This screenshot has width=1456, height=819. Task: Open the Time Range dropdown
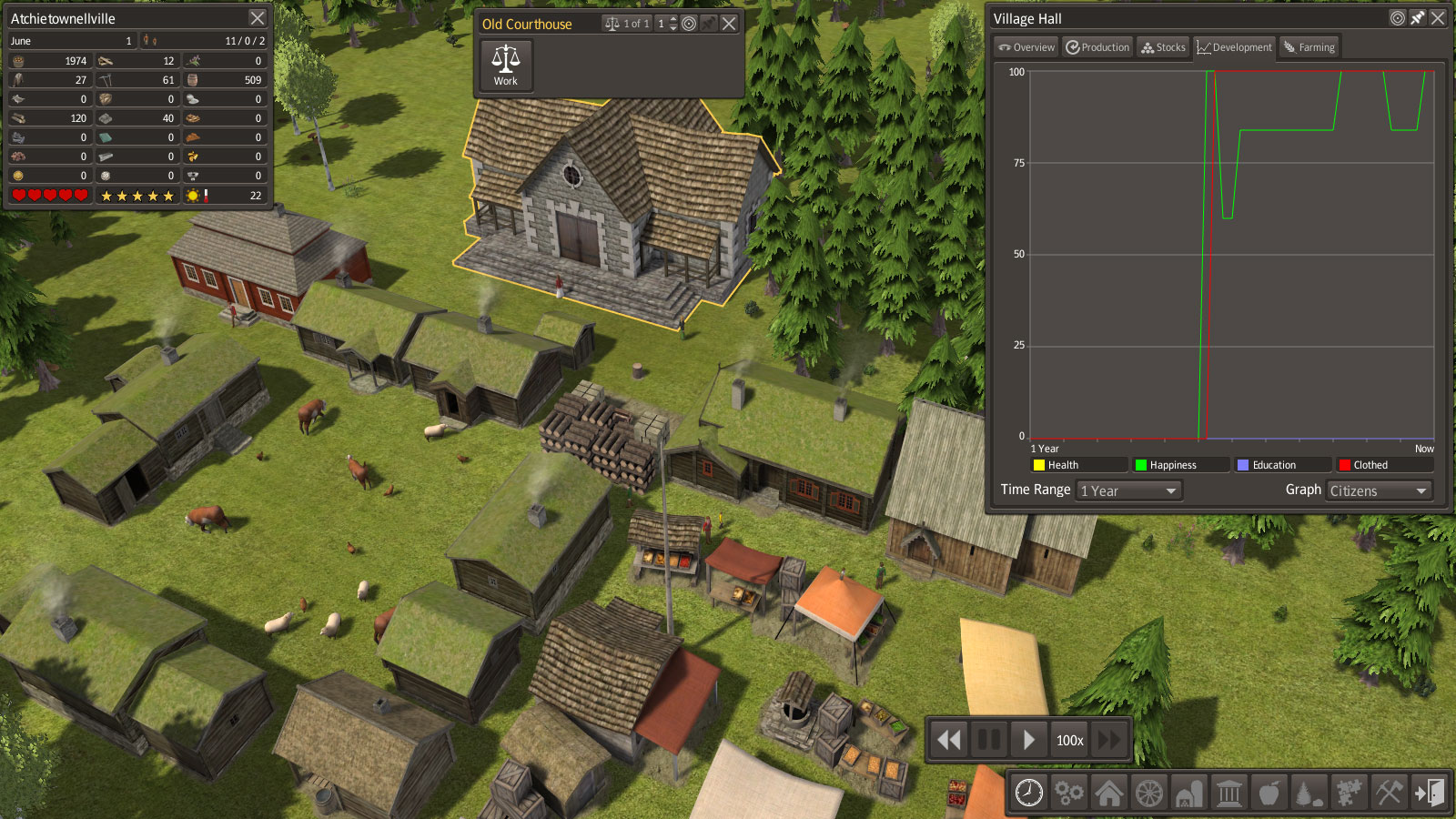point(1128,490)
